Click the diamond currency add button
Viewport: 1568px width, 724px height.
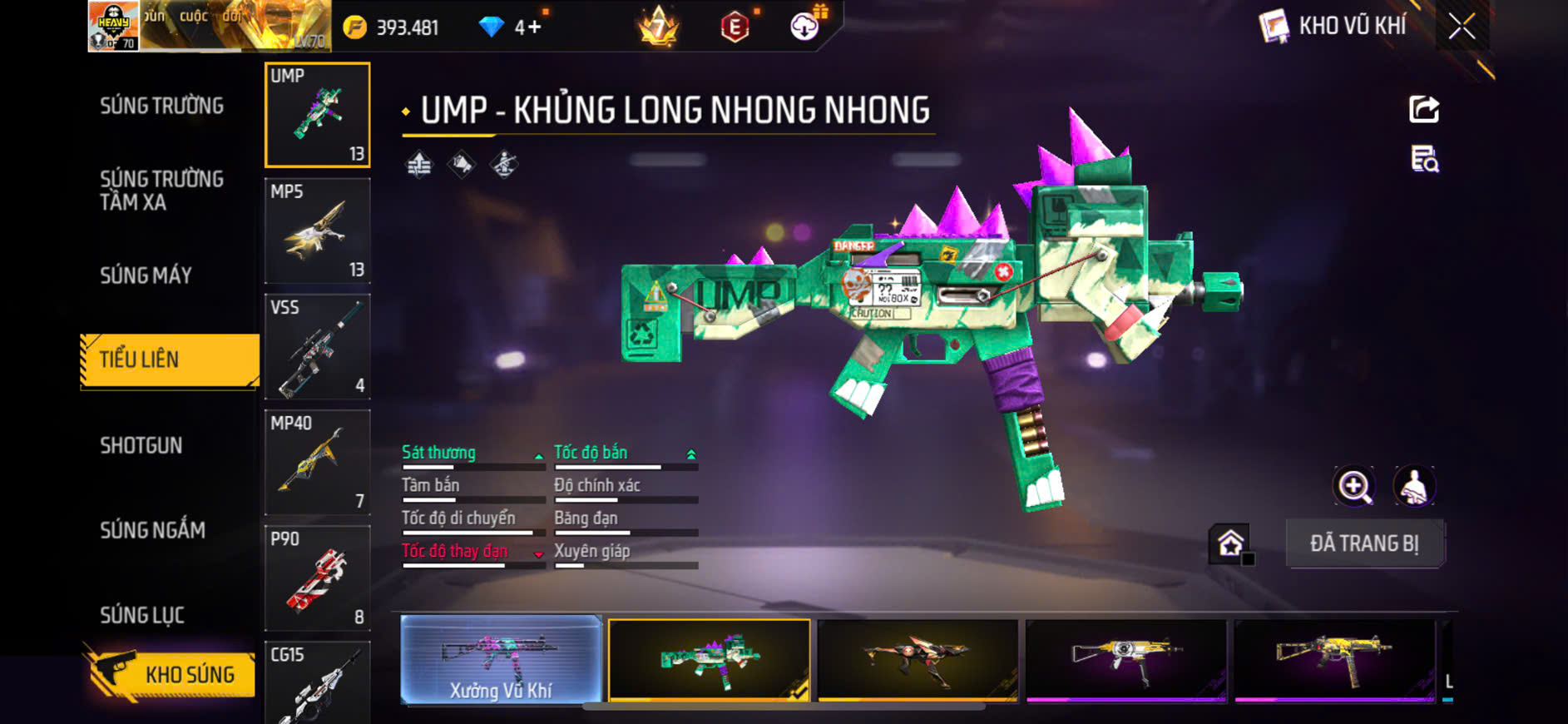(529, 27)
